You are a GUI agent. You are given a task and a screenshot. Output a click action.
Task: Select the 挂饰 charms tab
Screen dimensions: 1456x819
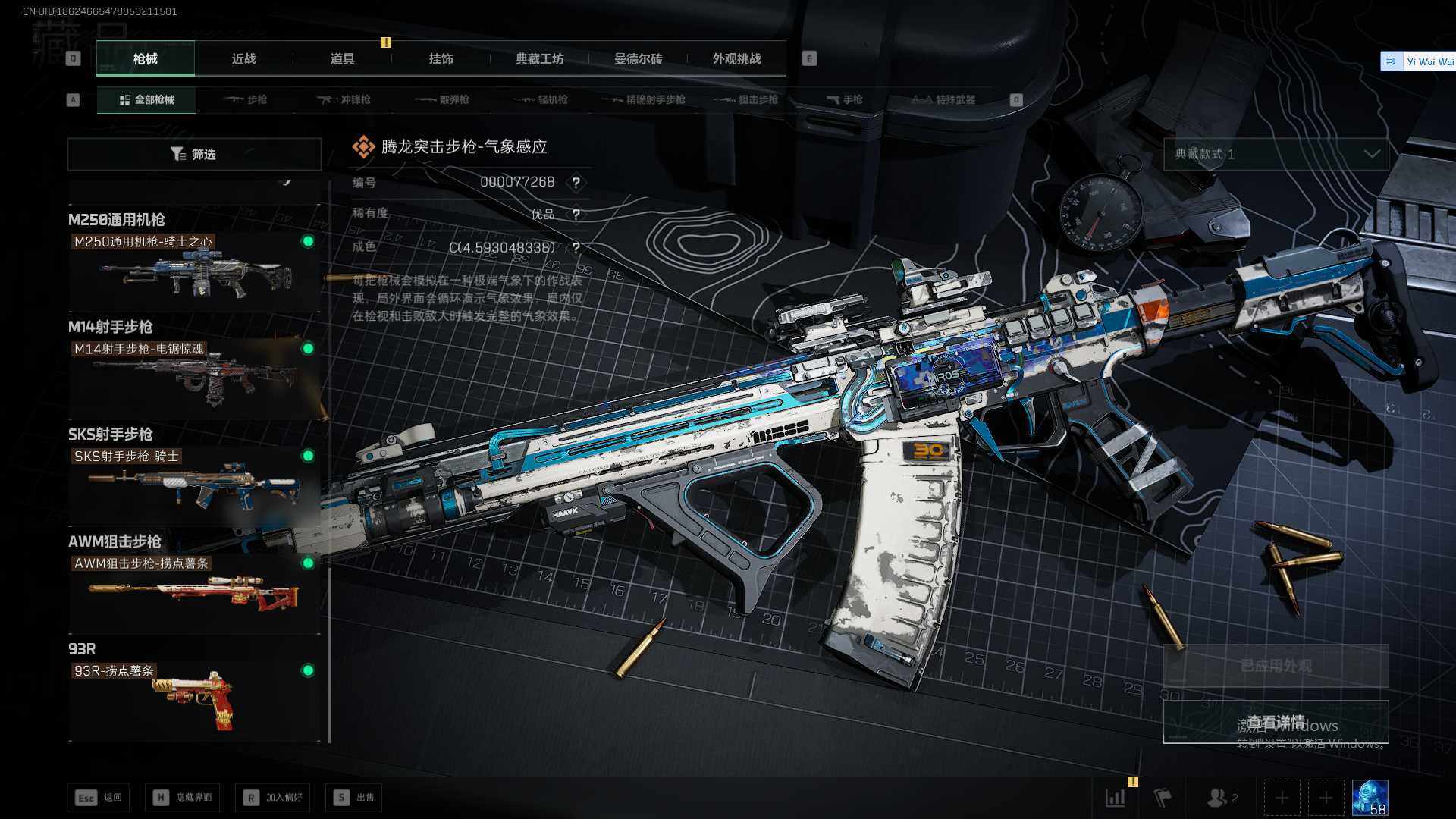click(x=441, y=59)
